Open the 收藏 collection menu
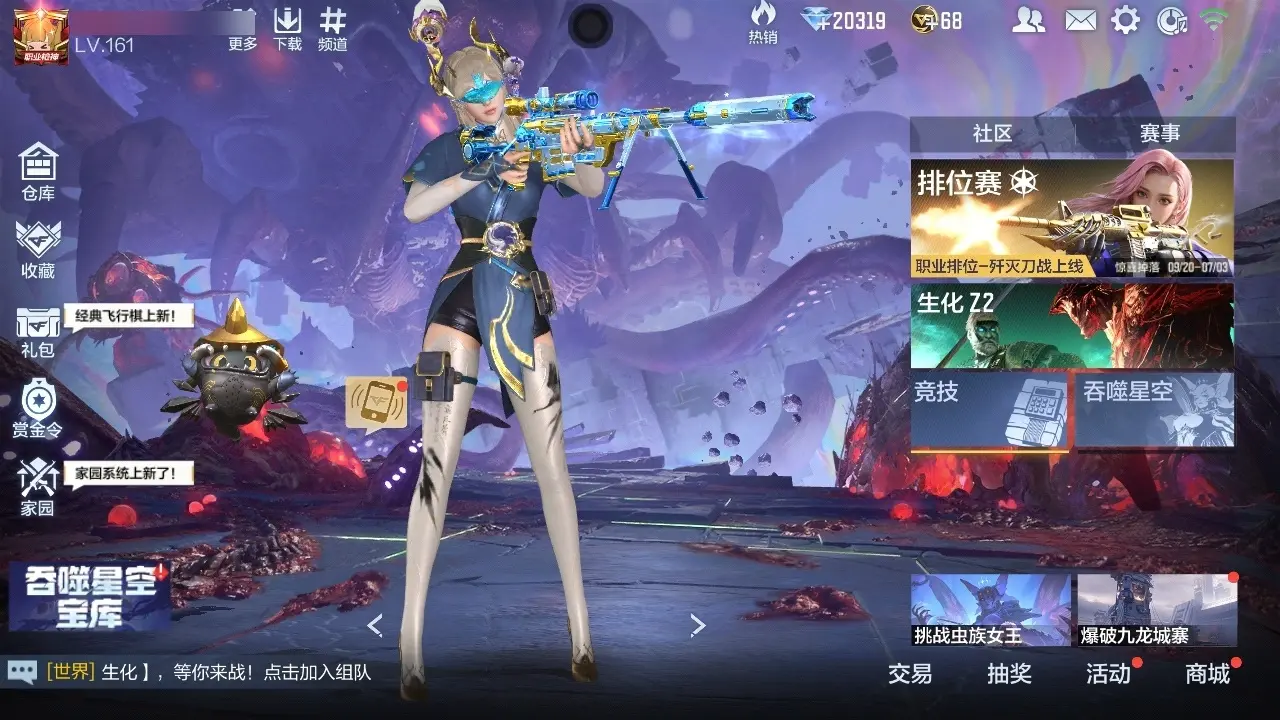The height and width of the screenshot is (720, 1280). [38, 248]
